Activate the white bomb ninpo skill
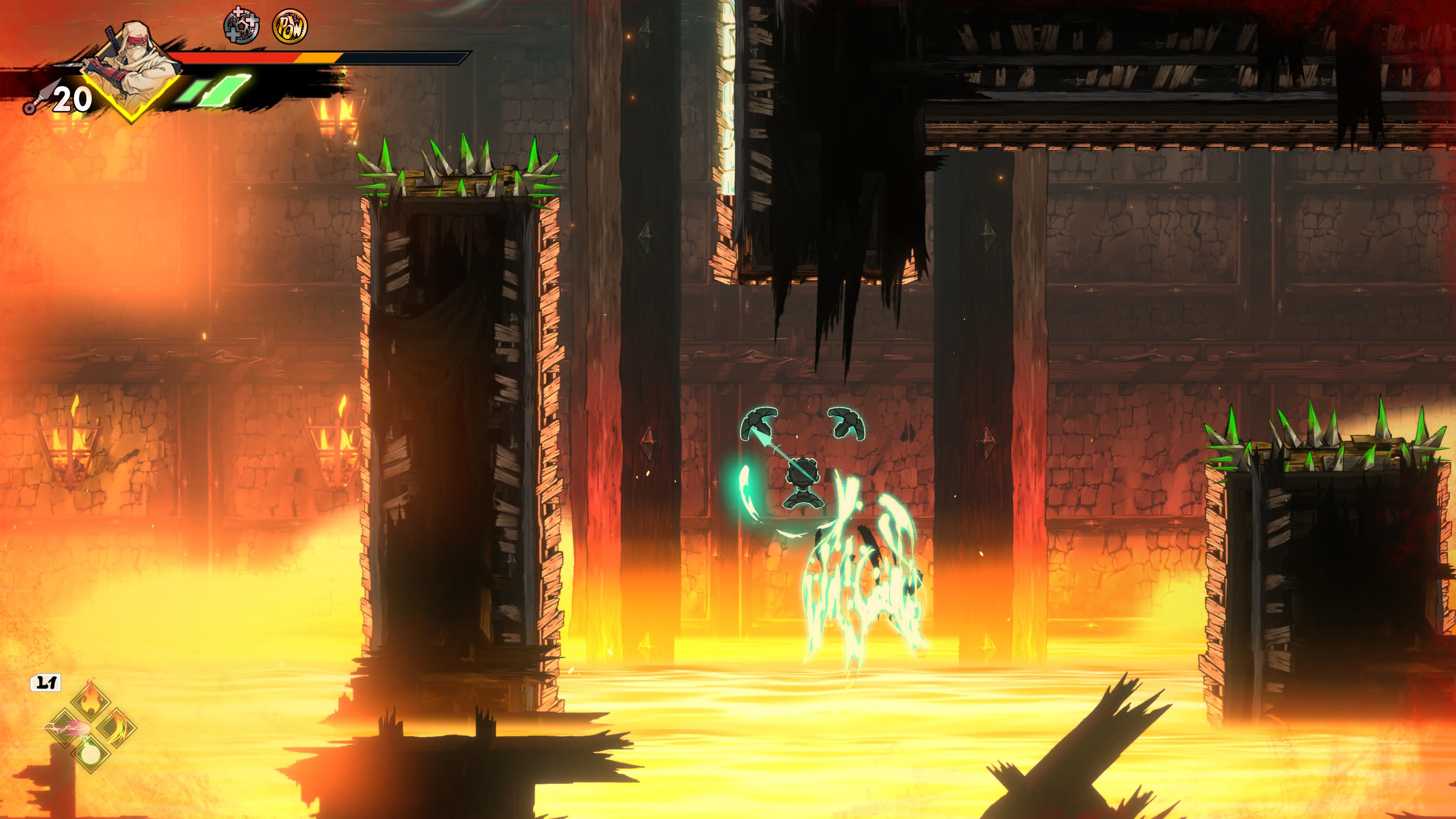Image resolution: width=1456 pixels, height=819 pixels. tap(91, 753)
